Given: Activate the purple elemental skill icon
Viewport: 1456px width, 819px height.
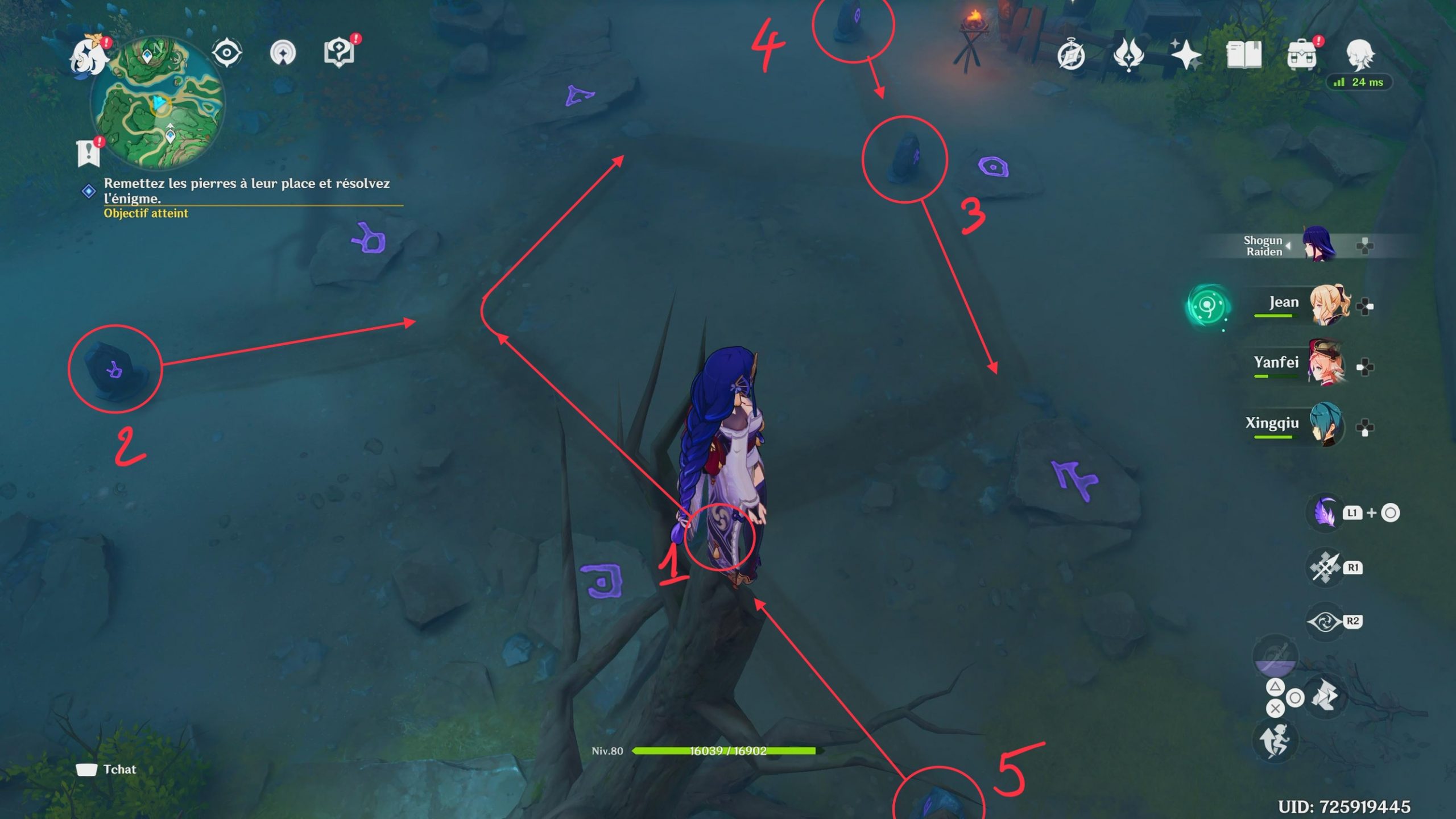Looking at the screenshot, I should point(1325,513).
